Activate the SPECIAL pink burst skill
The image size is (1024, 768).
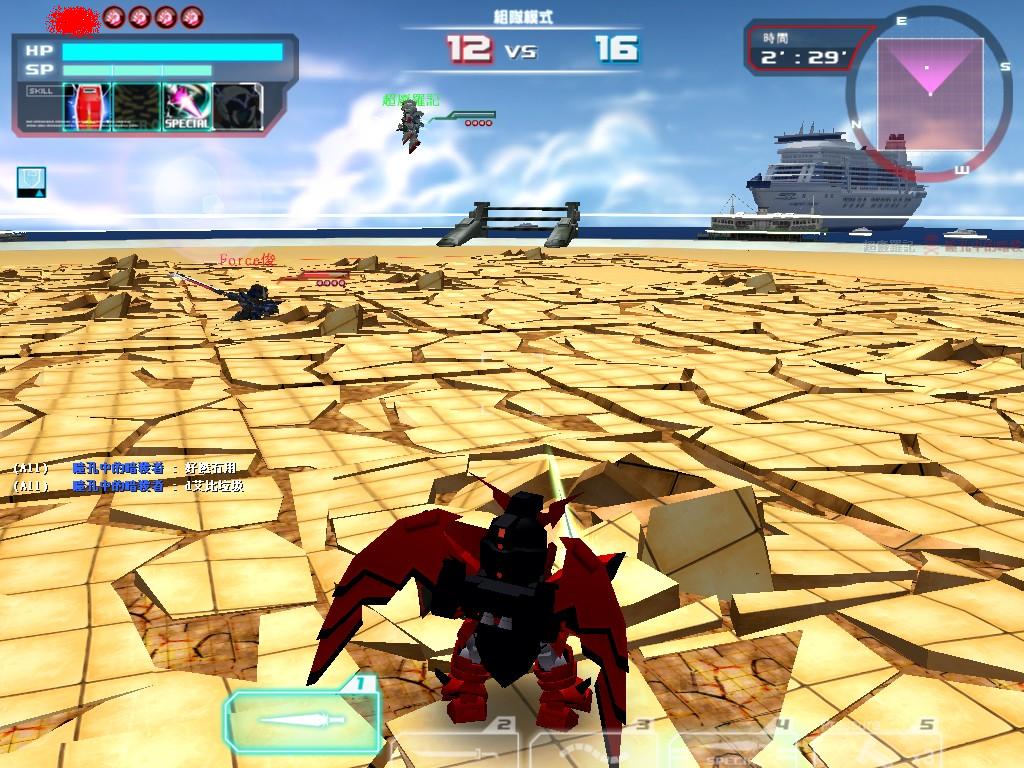pyautogui.click(x=186, y=107)
